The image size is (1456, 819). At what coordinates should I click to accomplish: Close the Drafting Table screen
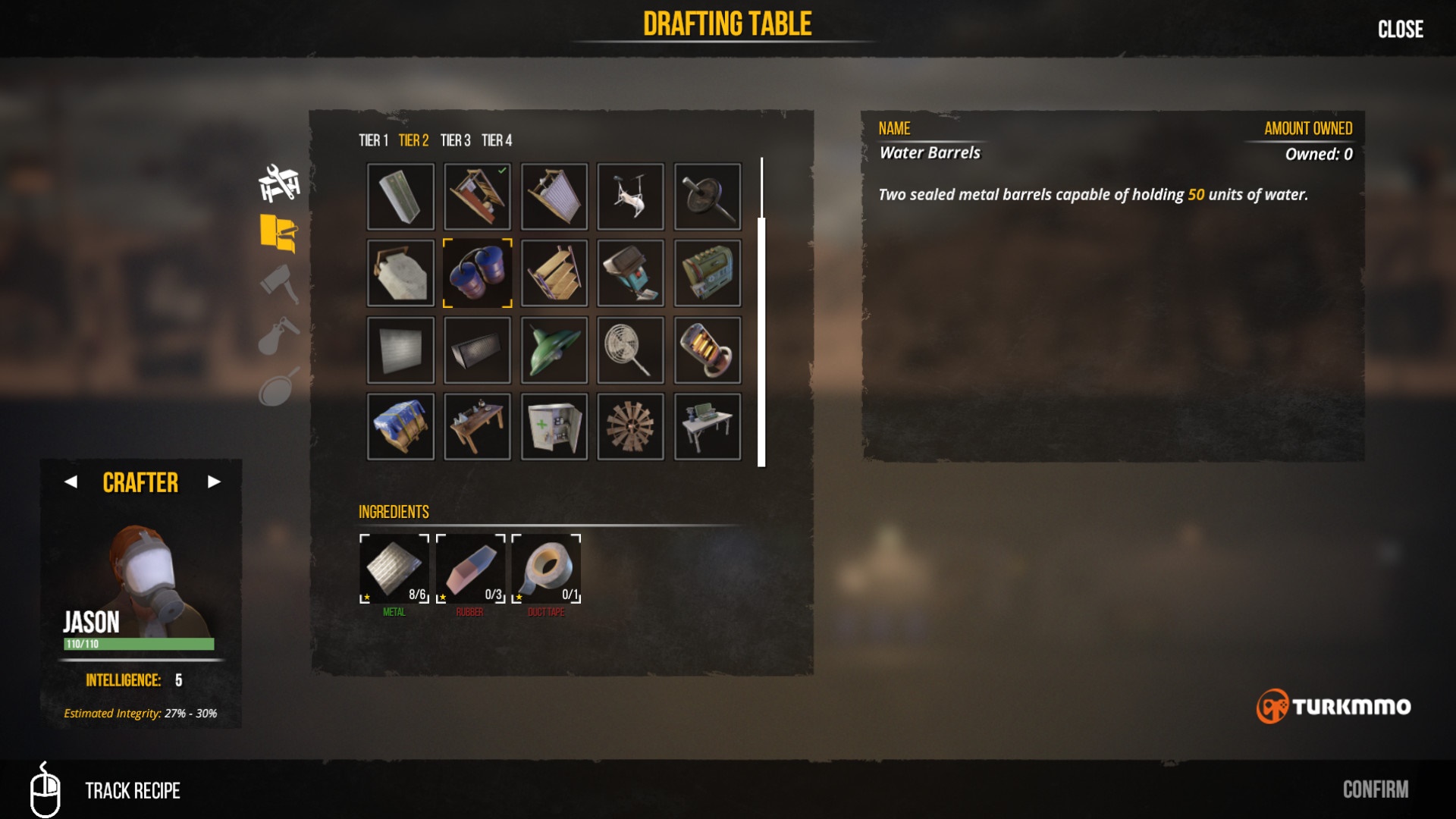[x=1400, y=30]
